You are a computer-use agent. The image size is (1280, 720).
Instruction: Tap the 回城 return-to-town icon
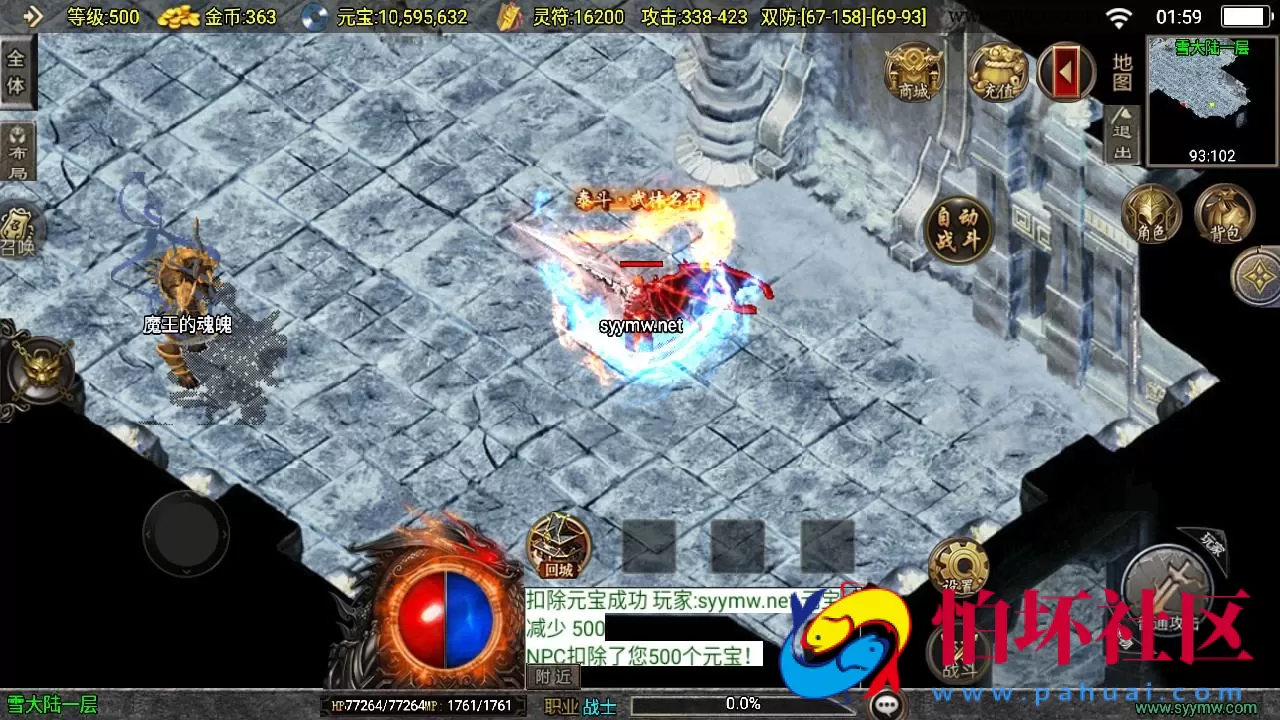coord(557,547)
